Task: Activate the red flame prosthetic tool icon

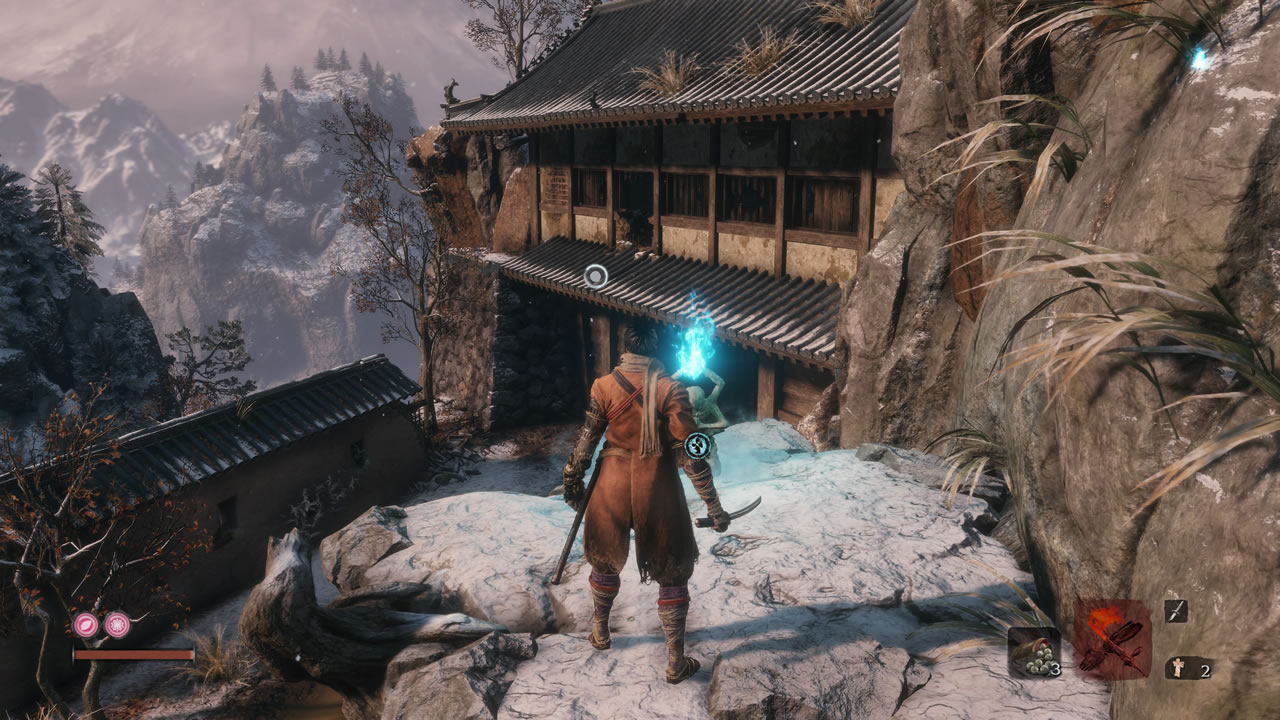Action: tap(1113, 640)
